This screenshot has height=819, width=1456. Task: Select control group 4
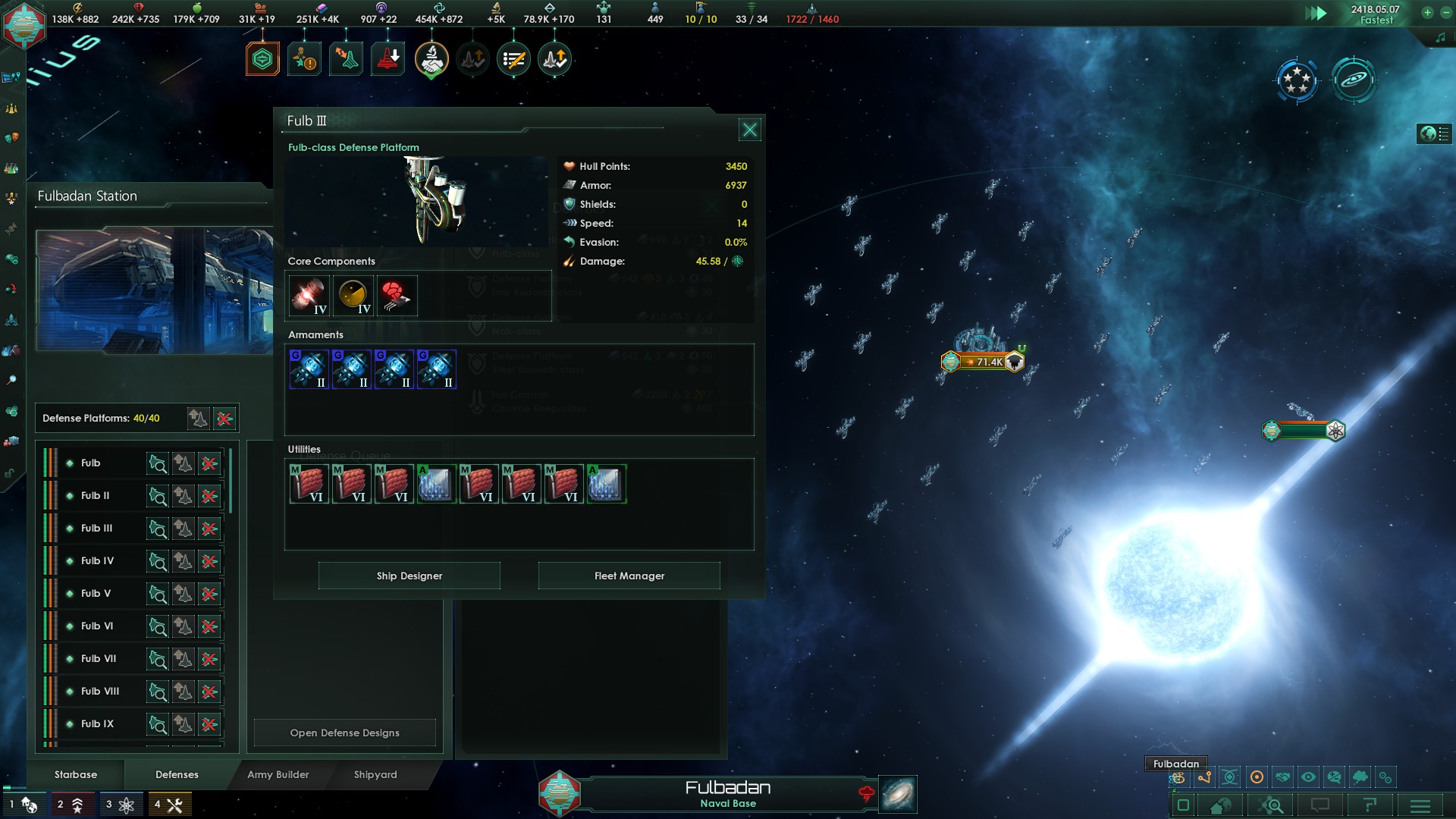coord(169,805)
